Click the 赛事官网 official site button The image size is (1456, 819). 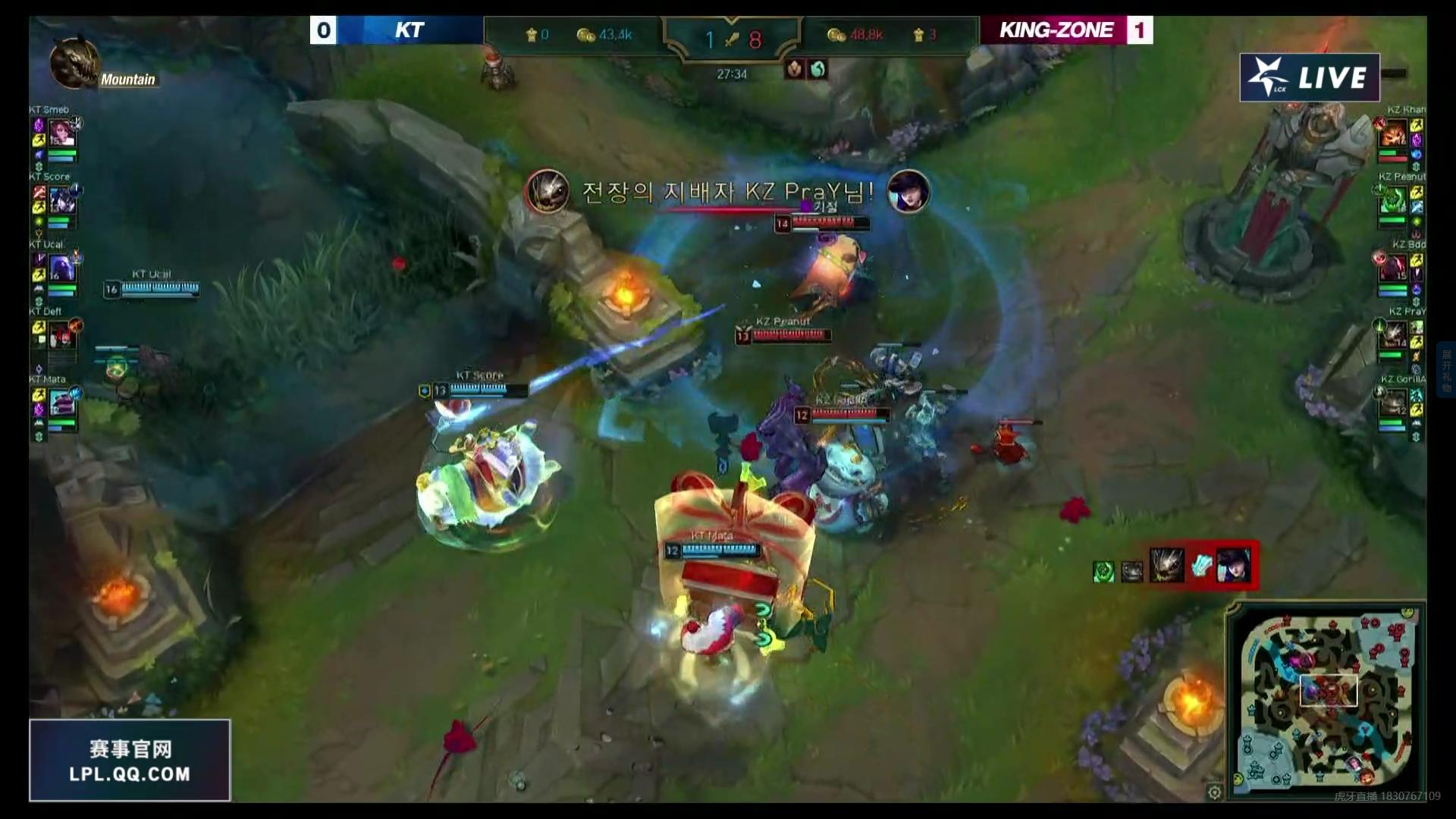click(129, 749)
